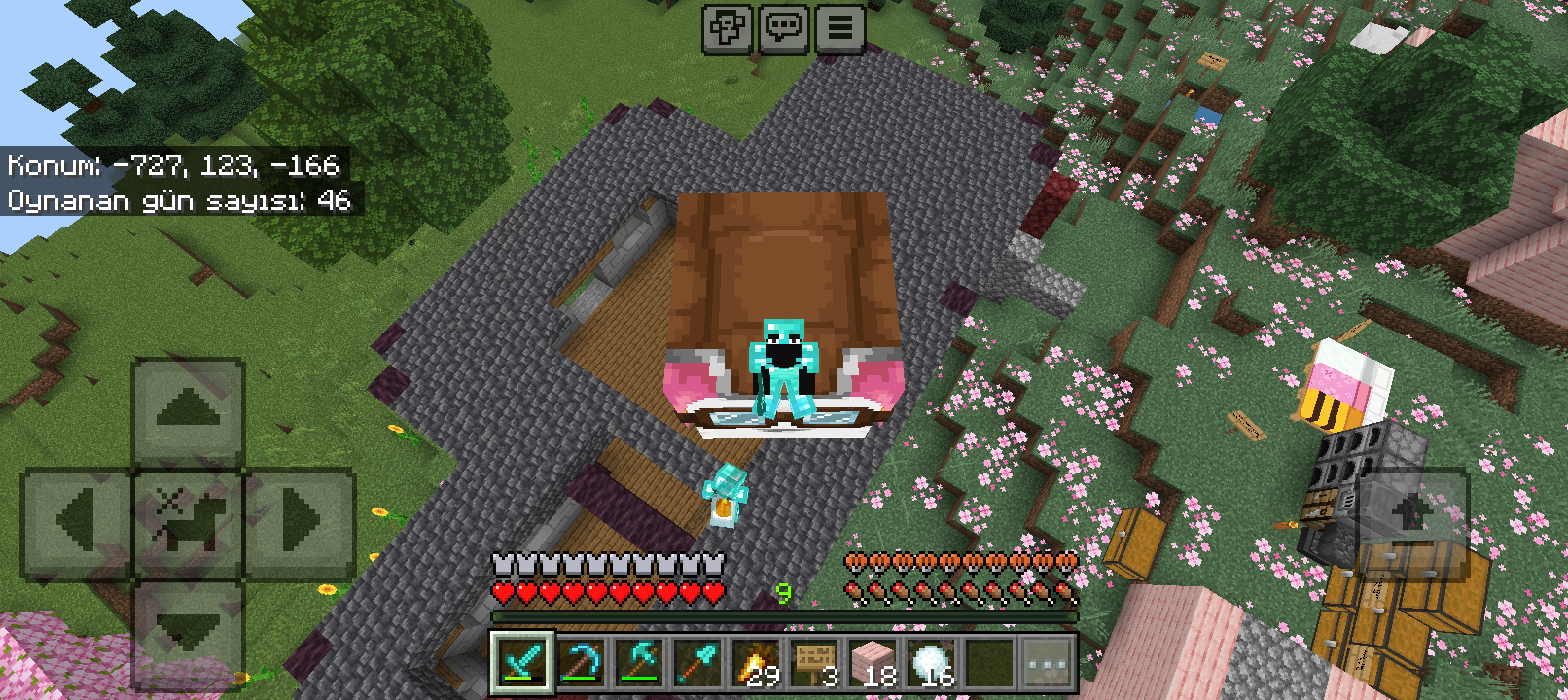Select the diamond shovel hotbar slot
1568x700 pixels.
coord(697,664)
